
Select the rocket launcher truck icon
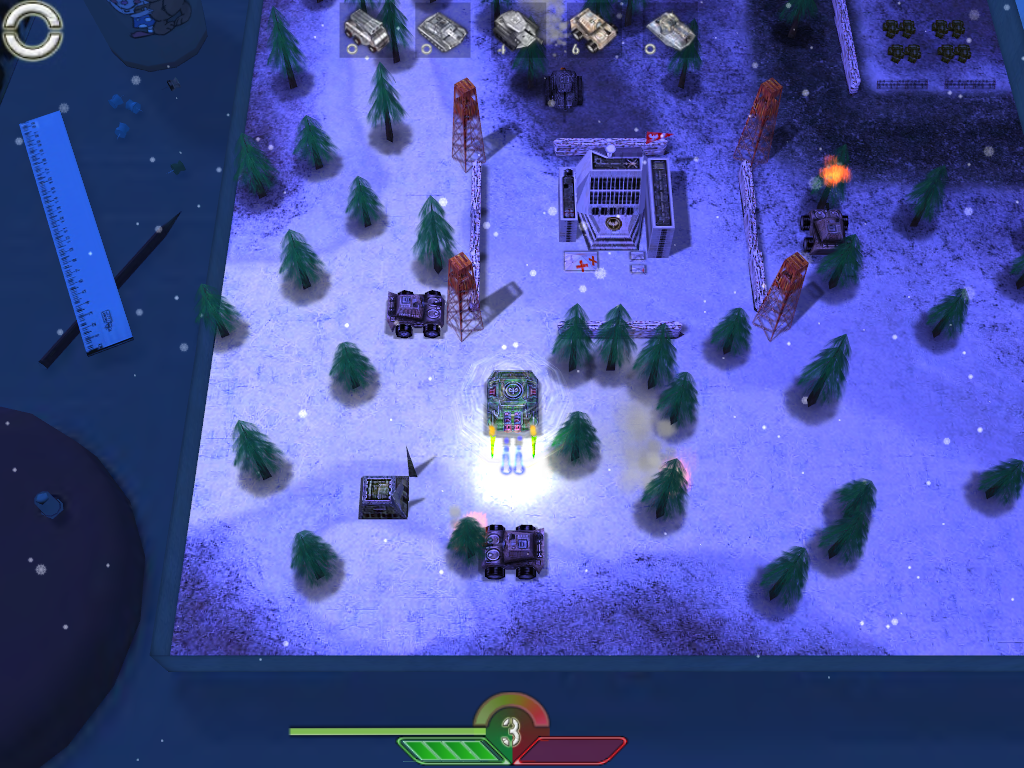coord(366,29)
